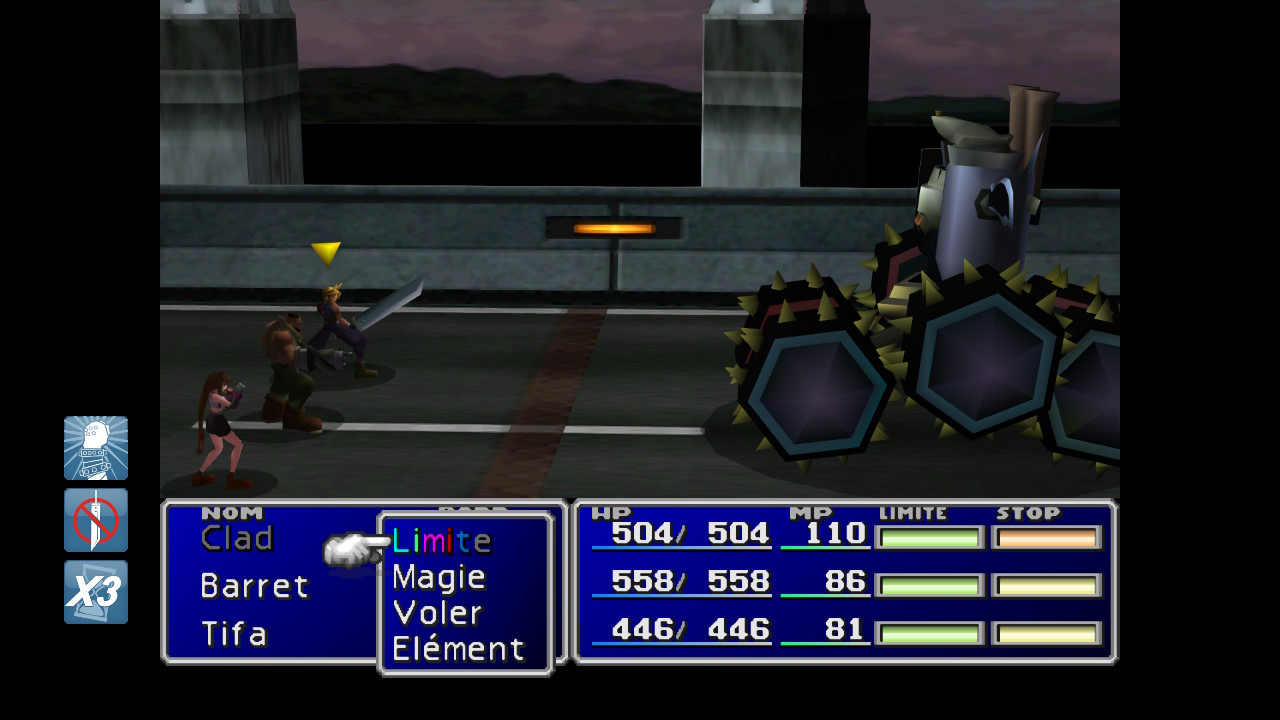The height and width of the screenshot is (720, 1280).
Task: Select Clad in the party list
Action: 237,539
